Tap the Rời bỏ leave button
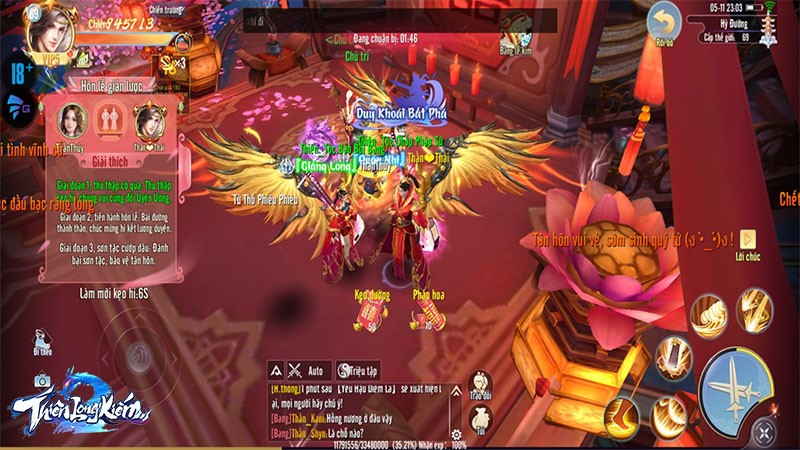Screen dimensions: 800x450 pos(663,23)
